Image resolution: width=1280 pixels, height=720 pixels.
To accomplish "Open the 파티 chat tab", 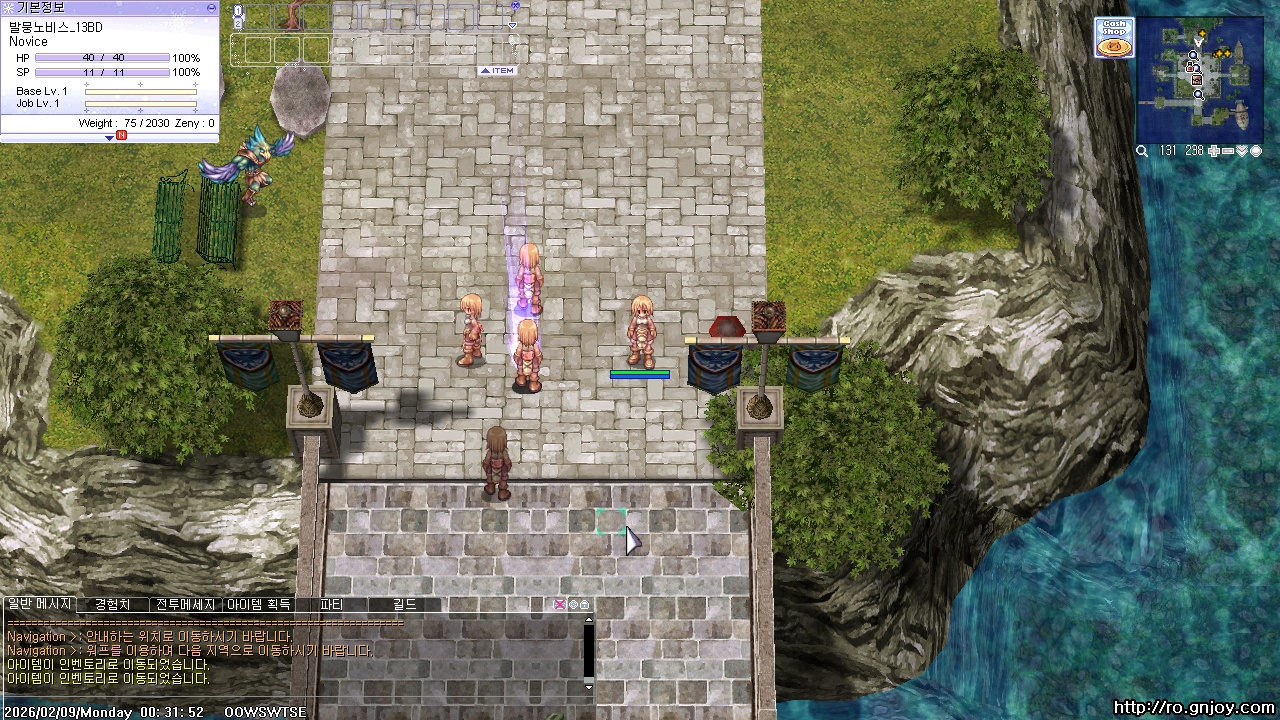I will [331, 605].
